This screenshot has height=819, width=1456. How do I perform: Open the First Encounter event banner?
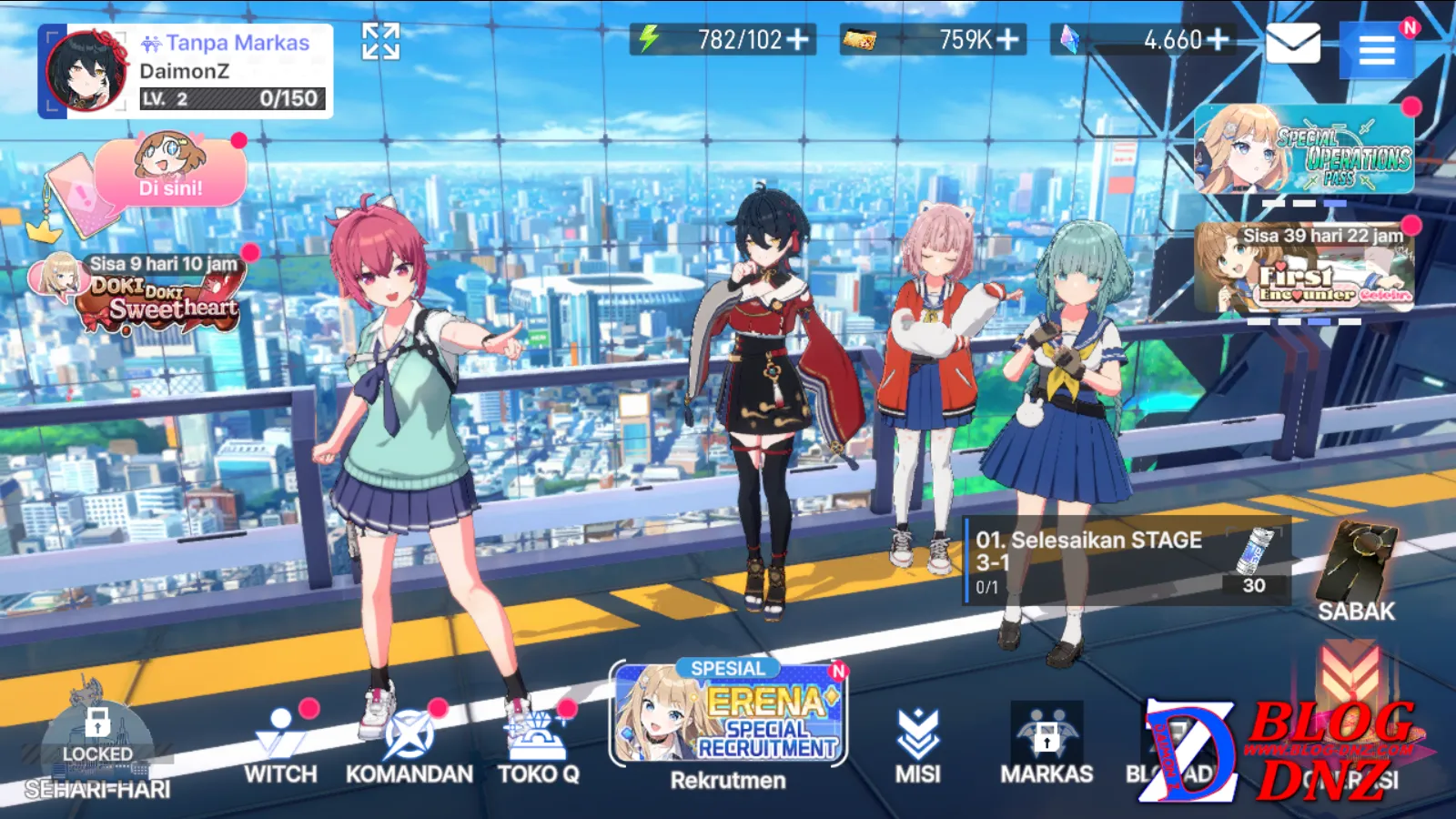click(x=1304, y=268)
